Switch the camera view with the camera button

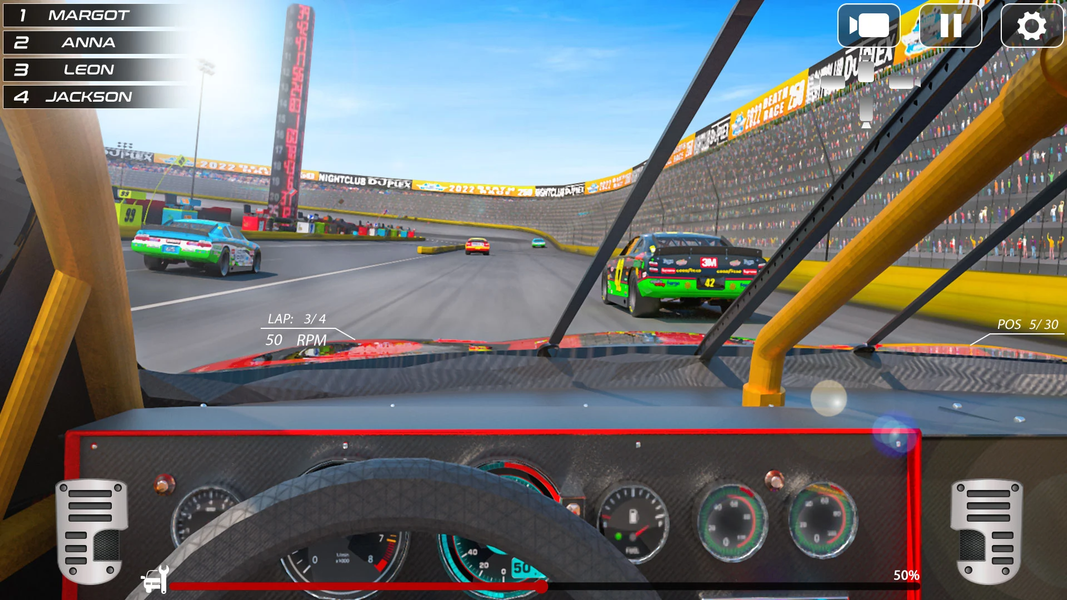click(868, 26)
